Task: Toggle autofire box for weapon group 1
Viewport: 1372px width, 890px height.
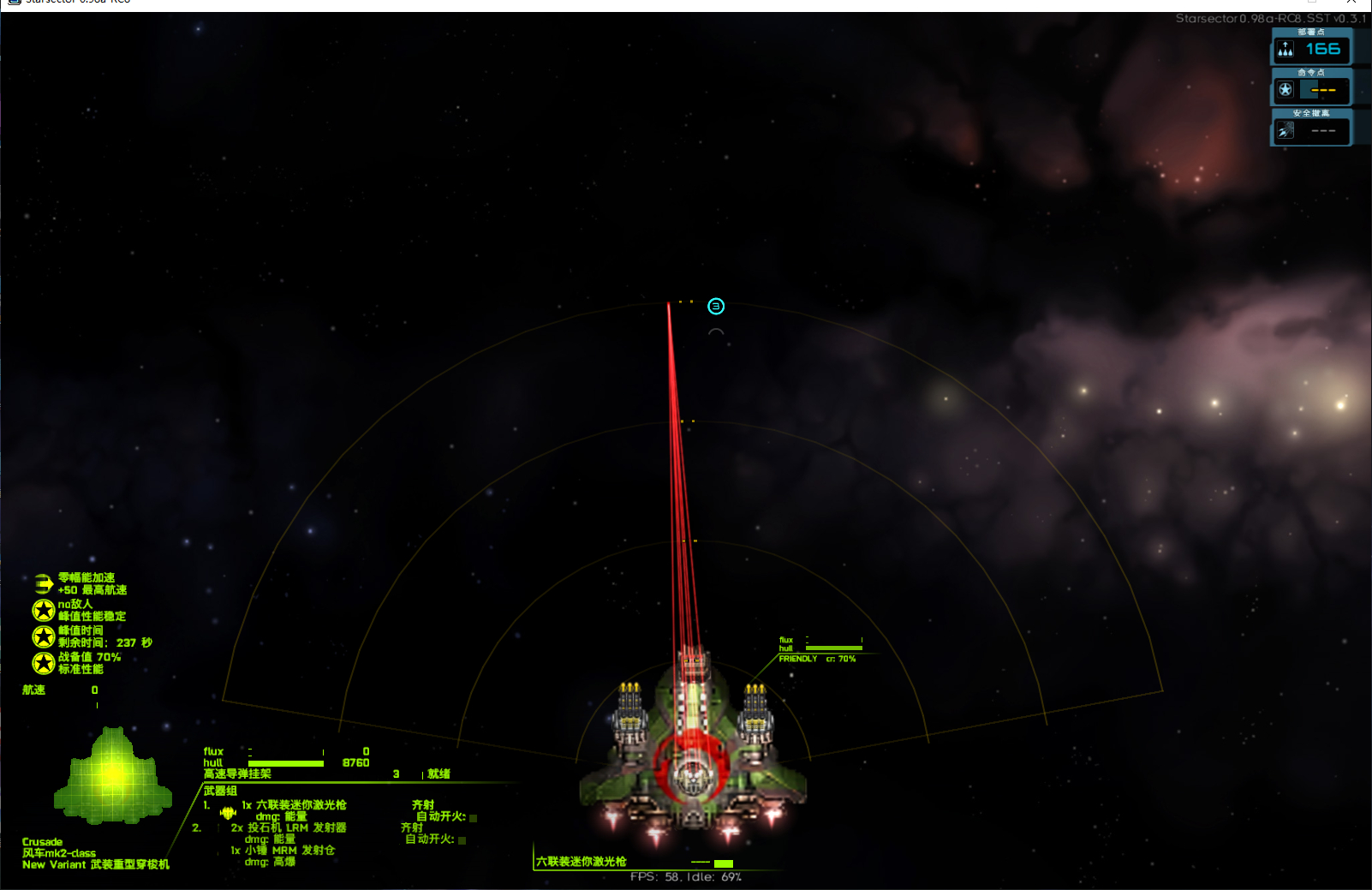Action: (473, 818)
